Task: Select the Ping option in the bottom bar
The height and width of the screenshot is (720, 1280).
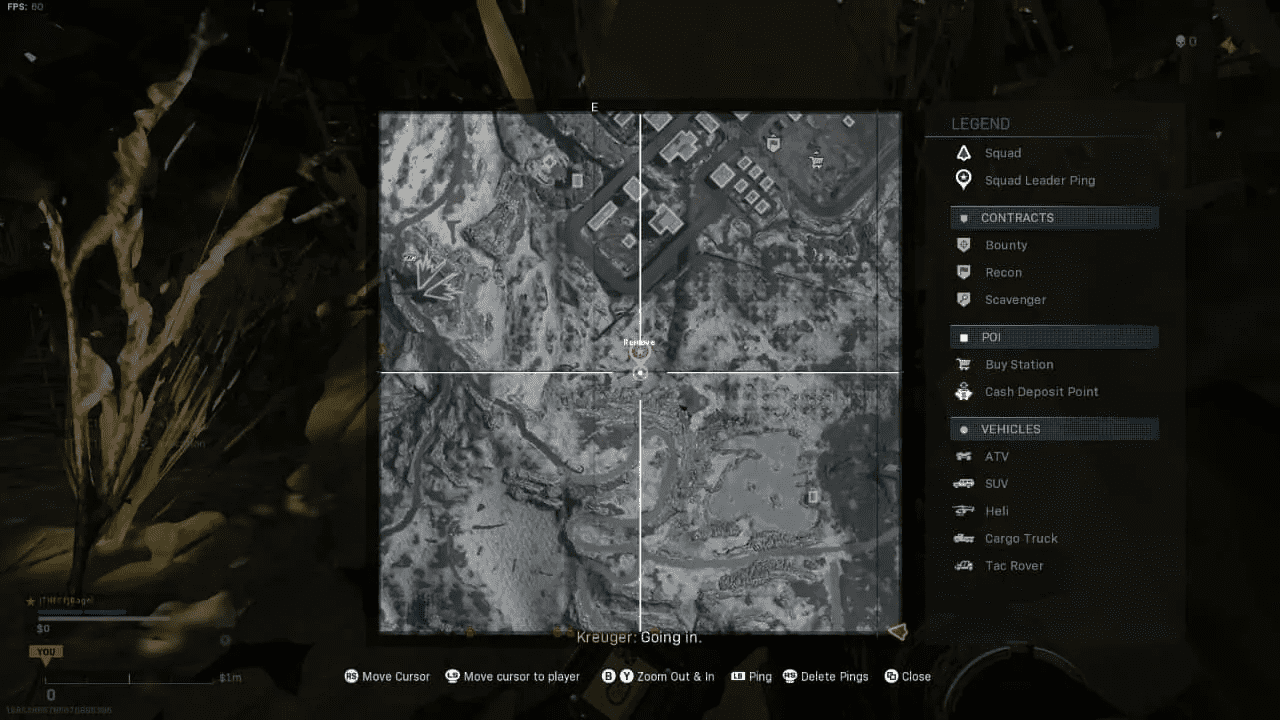Action: coord(751,676)
